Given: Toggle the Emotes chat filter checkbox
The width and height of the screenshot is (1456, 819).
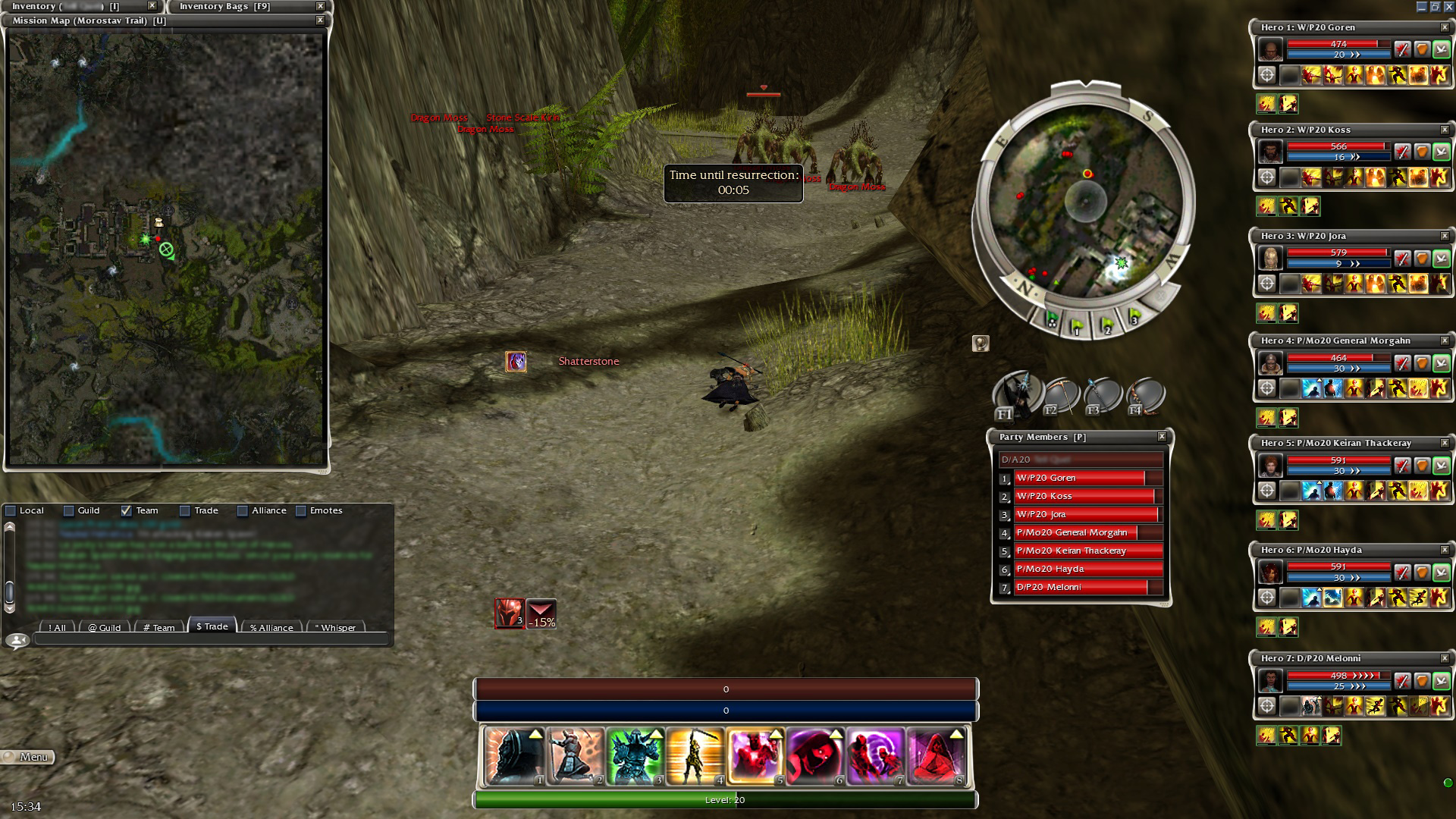Looking at the screenshot, I should coord(301,511).
